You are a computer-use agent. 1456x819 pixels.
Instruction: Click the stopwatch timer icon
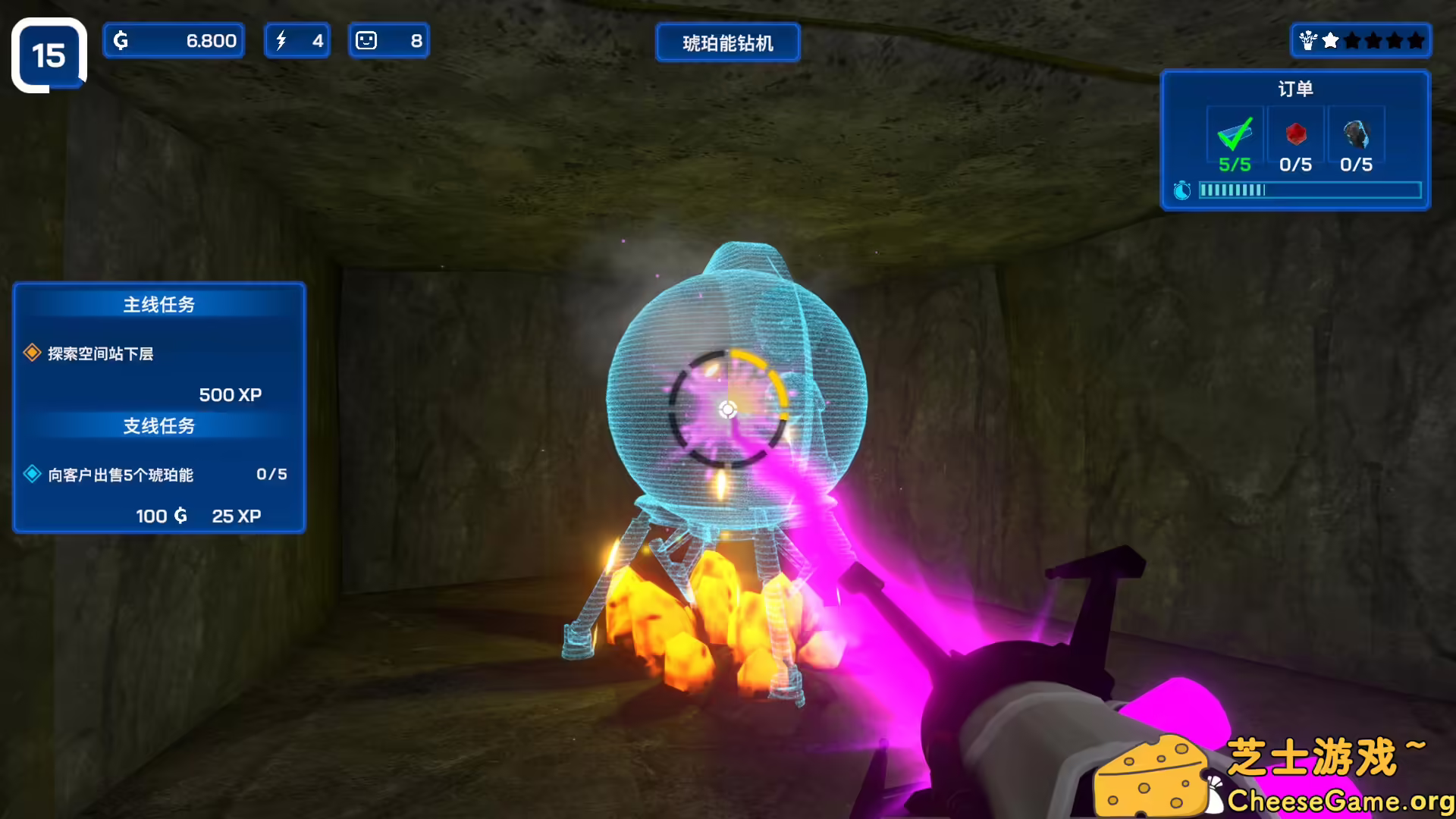tap(1183, 191)
